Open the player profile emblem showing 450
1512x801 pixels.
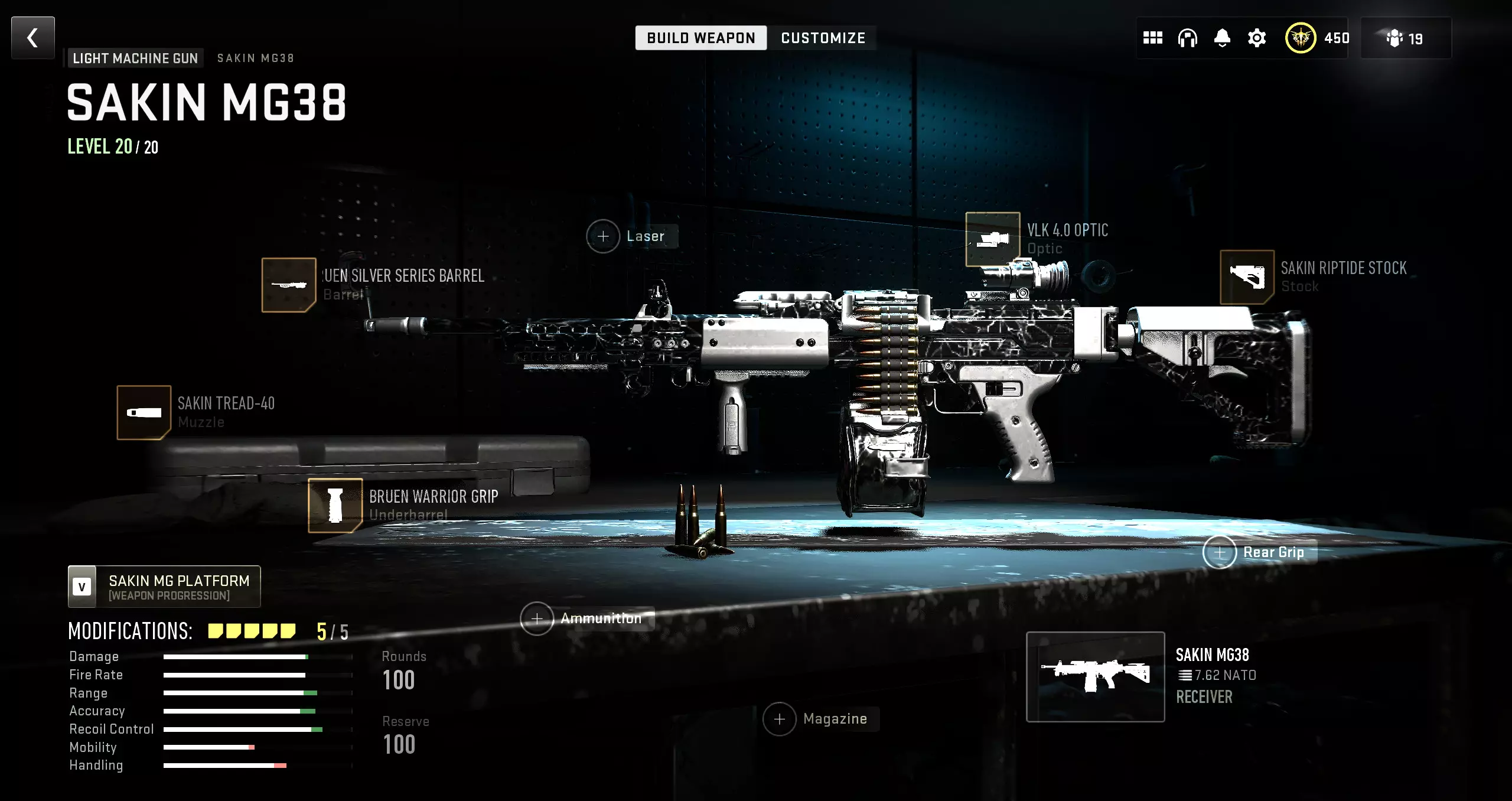click(x=1301, y=38)
